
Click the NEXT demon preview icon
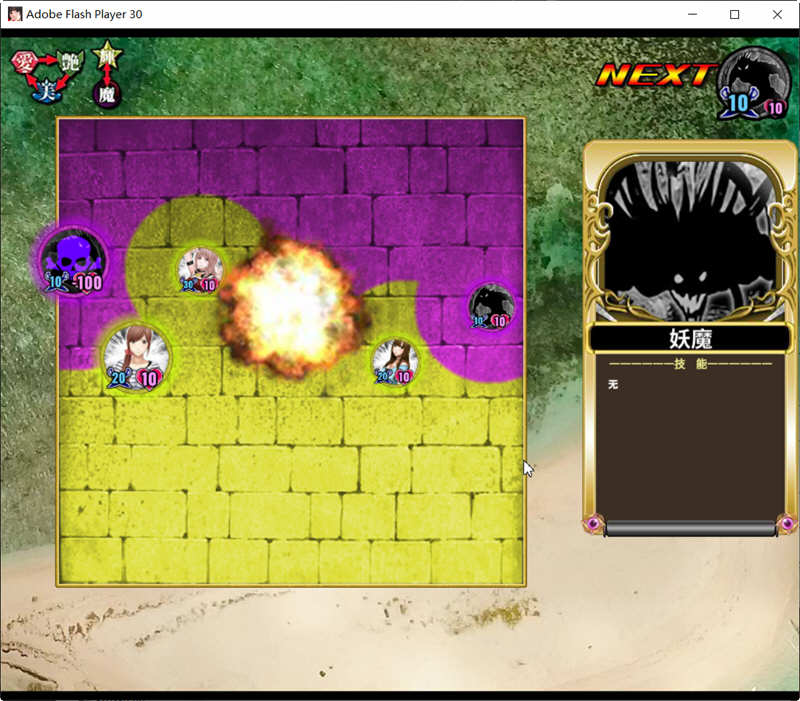click(x=753, y=82)
